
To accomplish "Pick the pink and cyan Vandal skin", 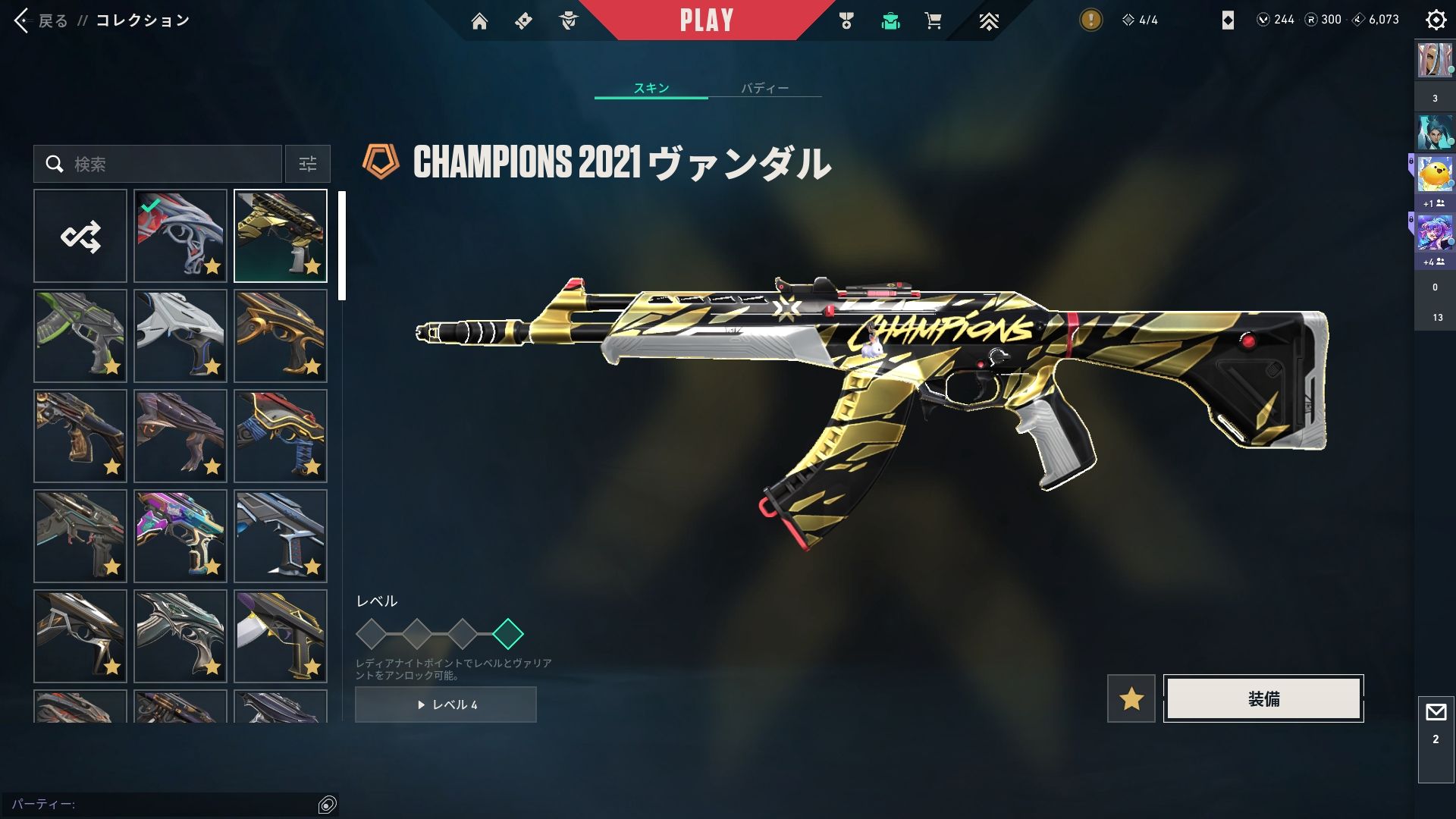I will click(x=180, y=536).
